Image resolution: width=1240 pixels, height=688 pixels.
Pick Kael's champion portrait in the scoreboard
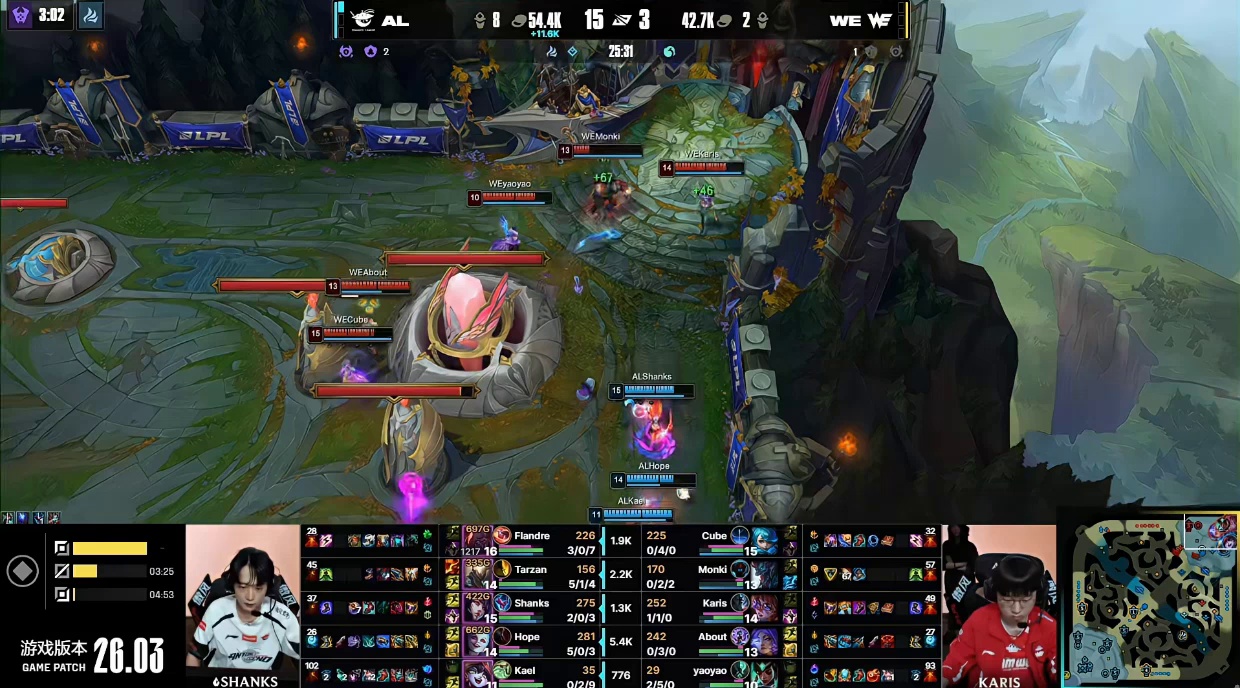tap(479, 674)
